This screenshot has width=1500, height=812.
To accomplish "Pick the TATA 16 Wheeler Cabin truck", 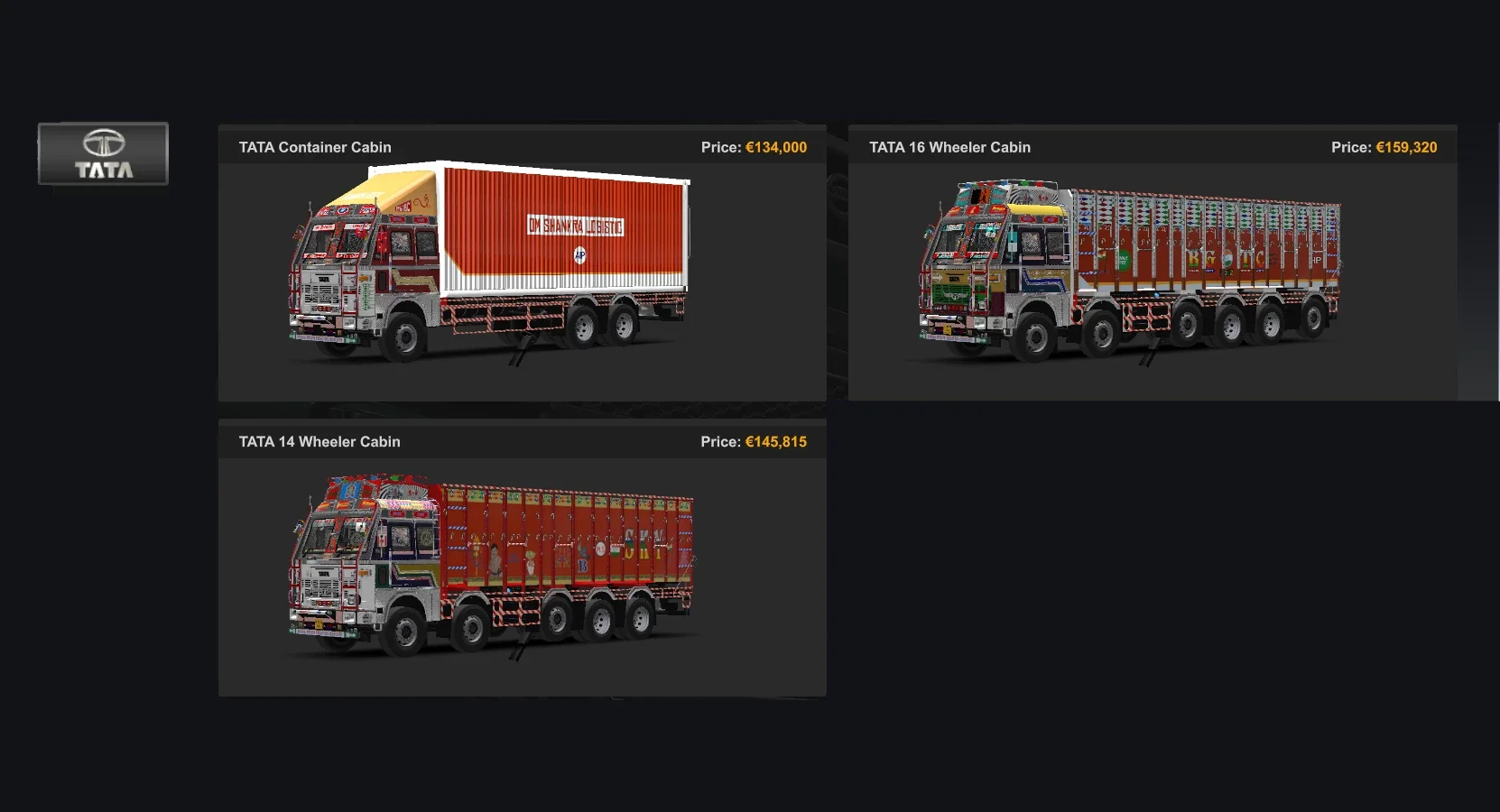I will click(x=1152, y=263).
